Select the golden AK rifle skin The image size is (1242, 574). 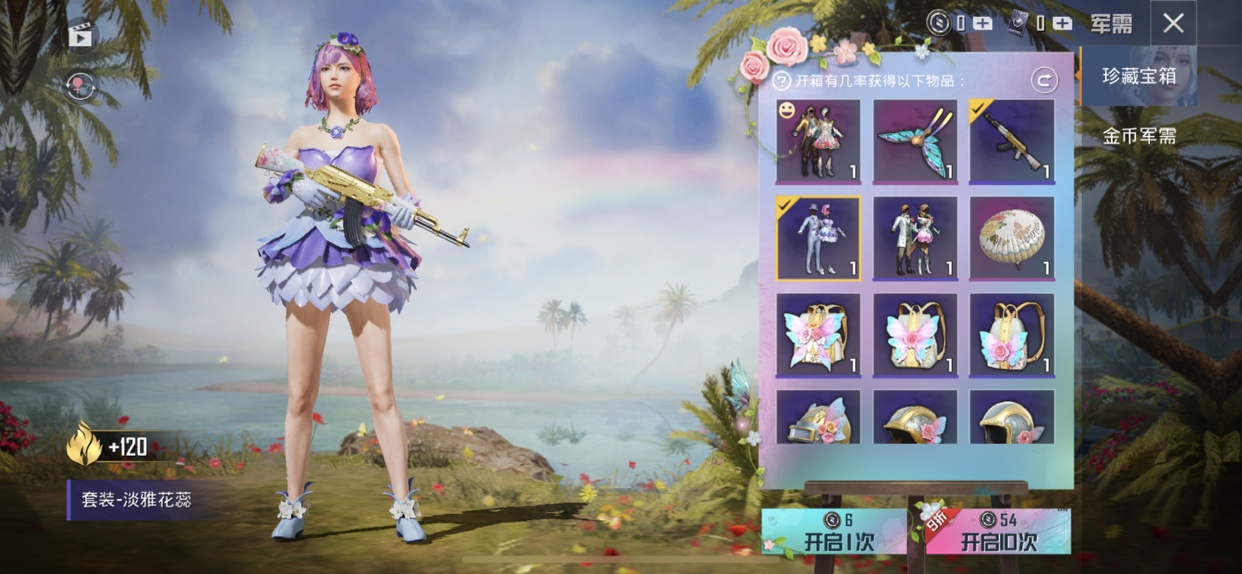click(x=1011, y=141)
